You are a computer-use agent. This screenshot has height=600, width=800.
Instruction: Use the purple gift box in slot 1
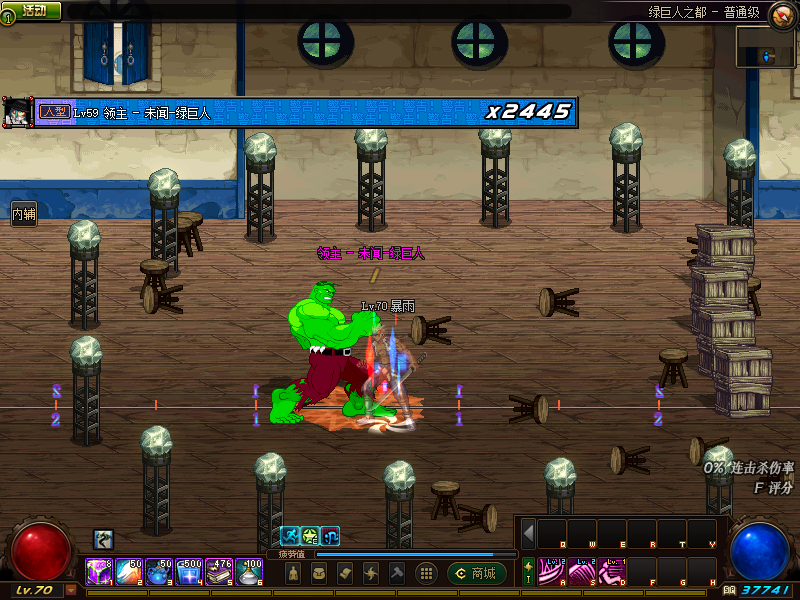98,571
